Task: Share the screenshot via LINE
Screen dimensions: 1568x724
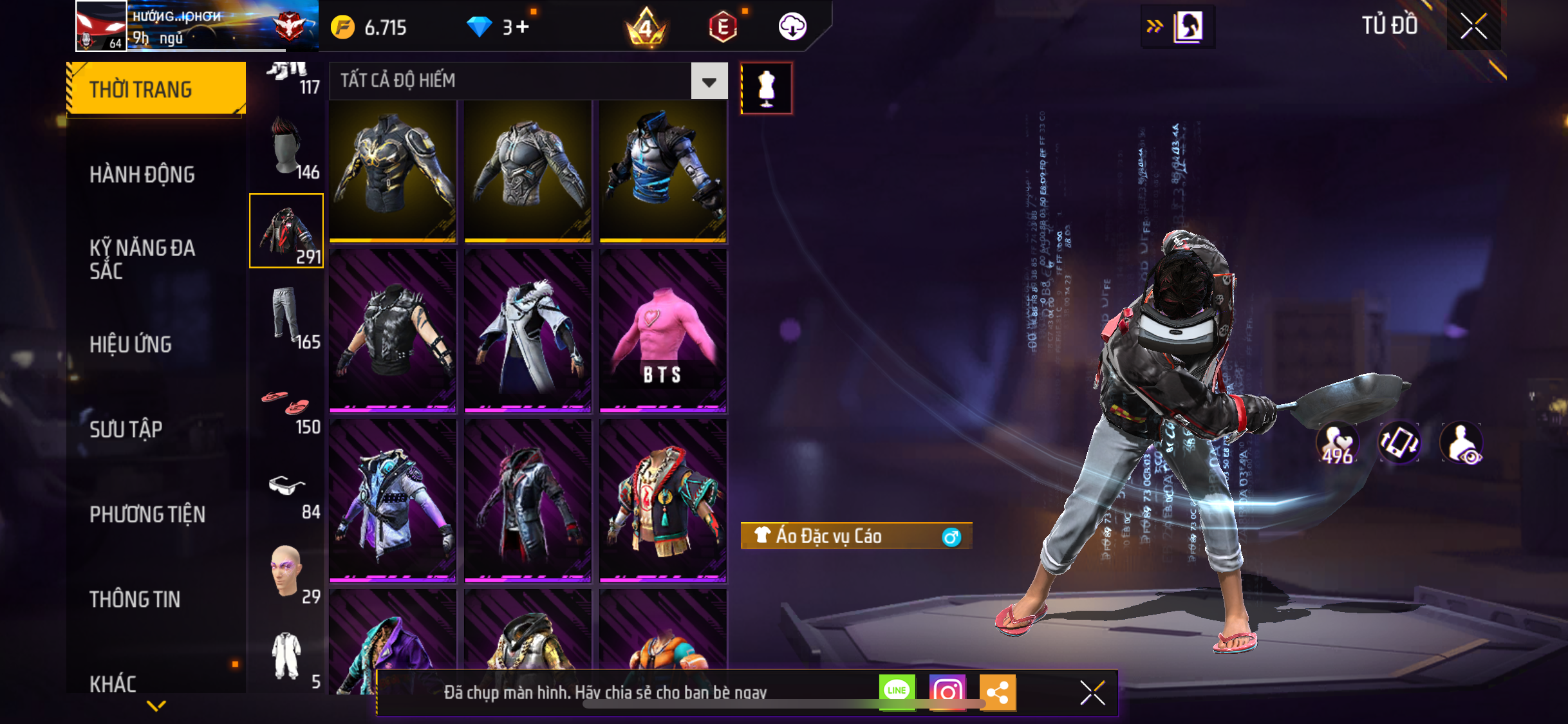Action: (897, 692)
